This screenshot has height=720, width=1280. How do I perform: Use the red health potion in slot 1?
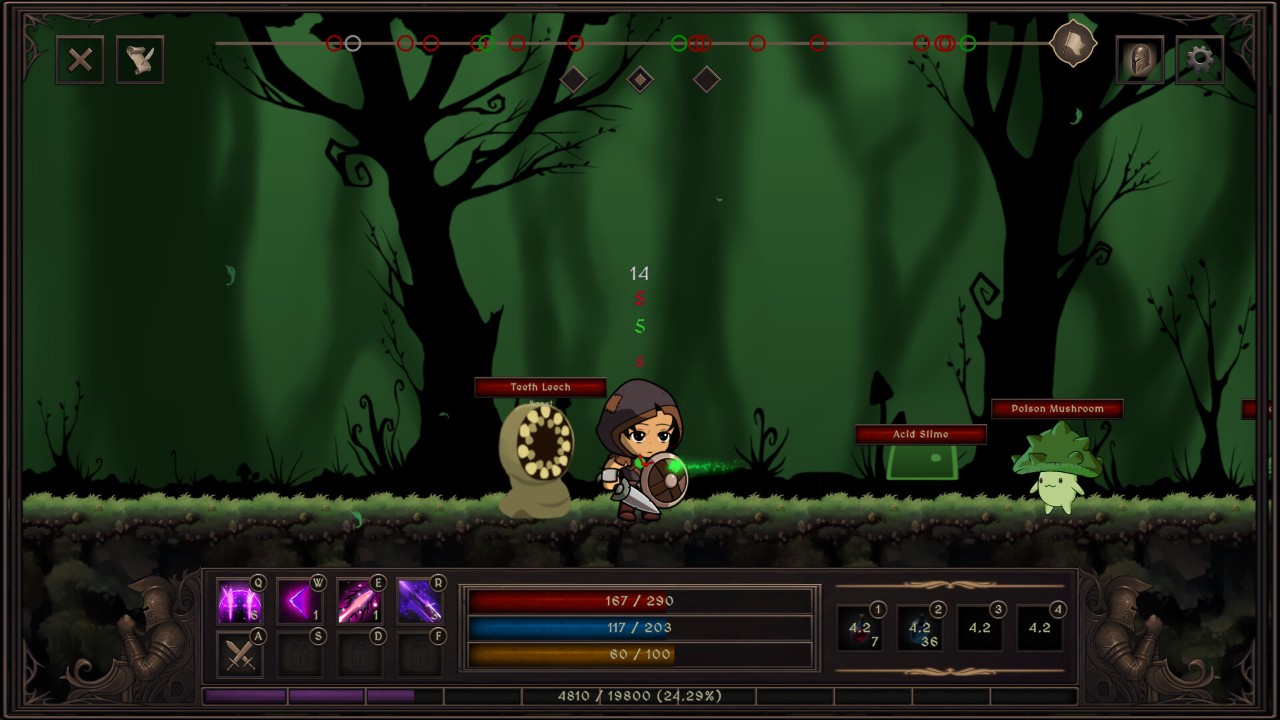tap(860, 628)
